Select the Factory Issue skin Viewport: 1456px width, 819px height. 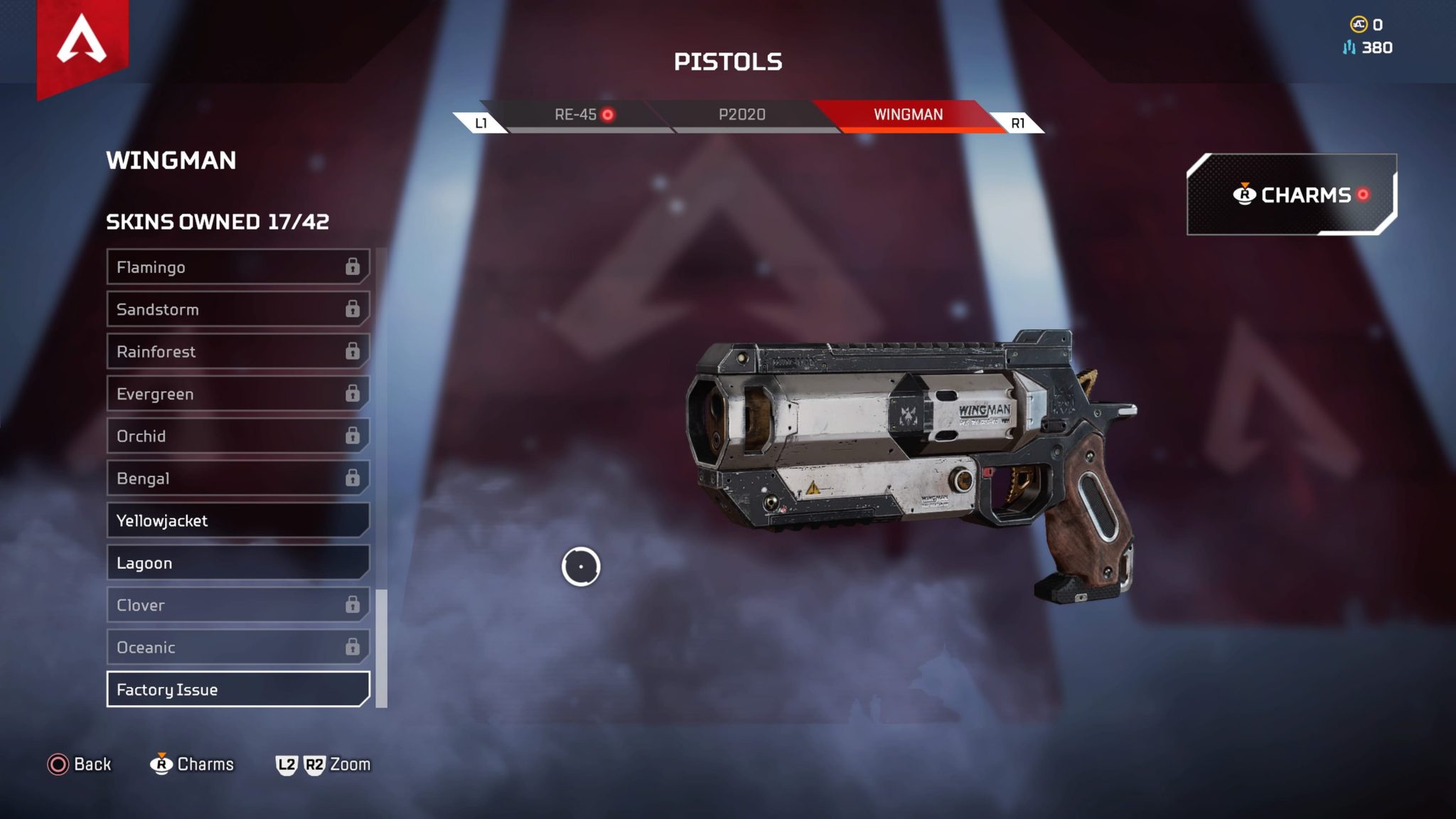point(237,690)
